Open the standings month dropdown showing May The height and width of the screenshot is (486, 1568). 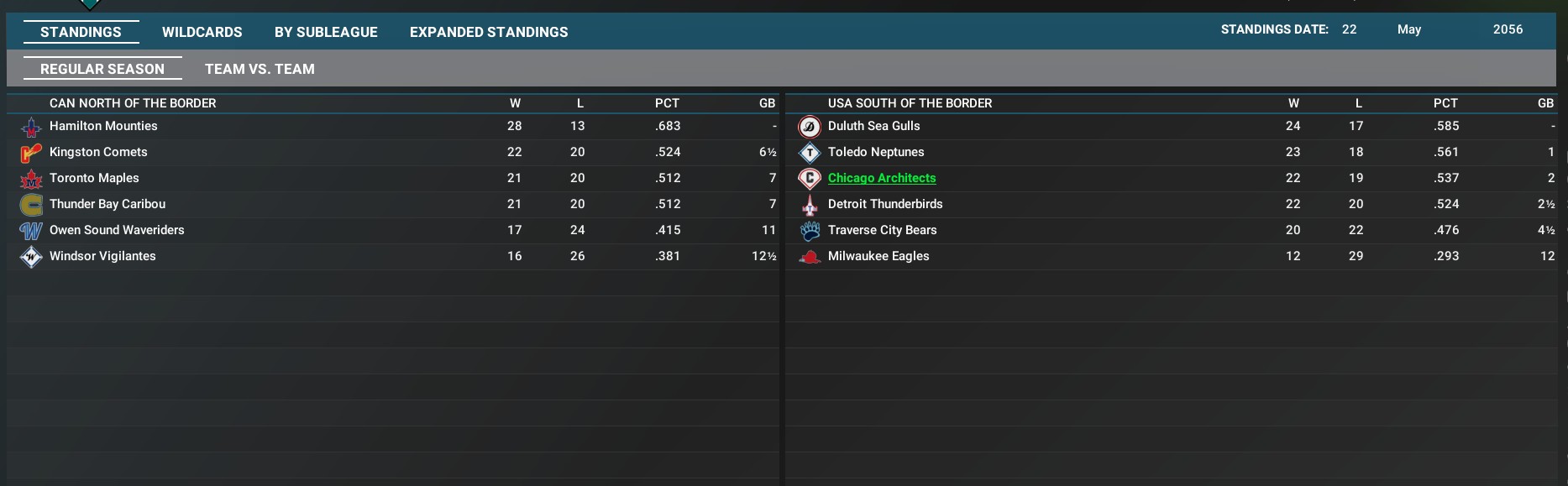tap(1409, 29)
